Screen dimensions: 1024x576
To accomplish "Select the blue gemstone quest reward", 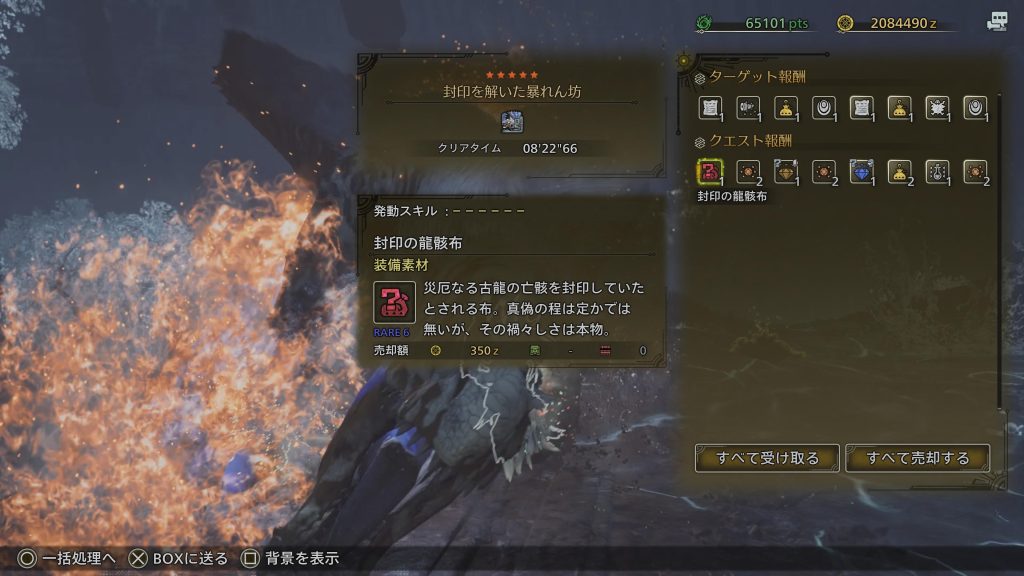I will coord(861,172).
